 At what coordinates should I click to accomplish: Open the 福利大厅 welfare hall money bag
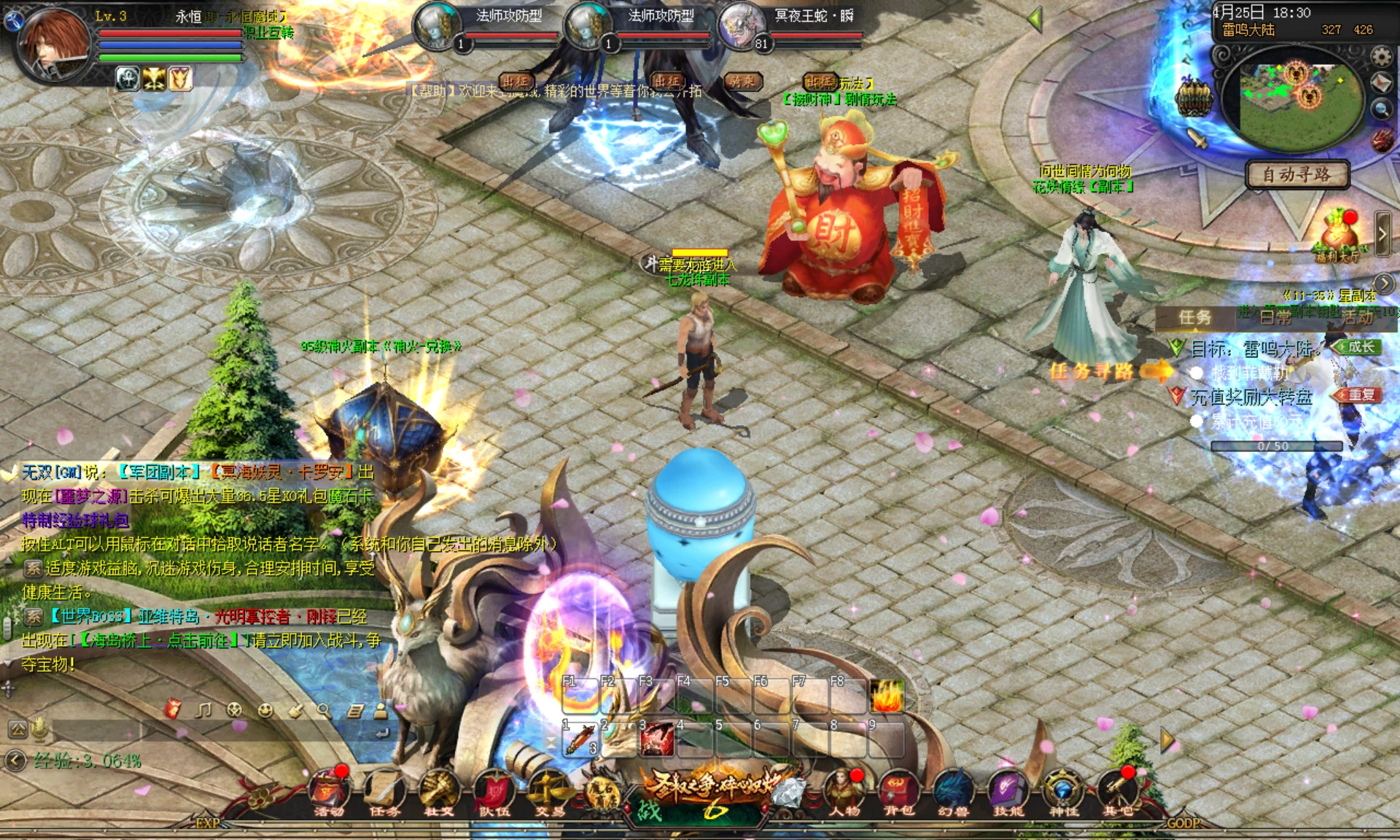tap(1339, 233)
